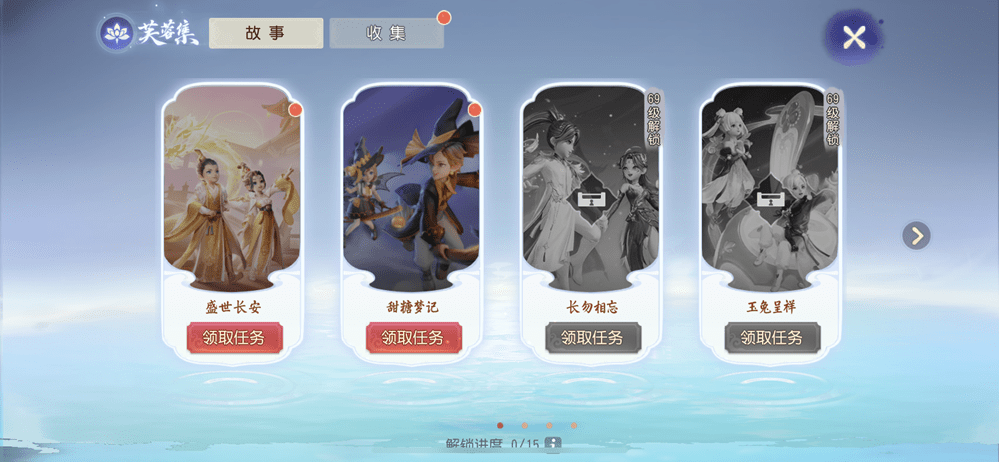Claim the 甜糖梦记 task
This screenshot has height=462, width=999.
(x=413, y=338)
